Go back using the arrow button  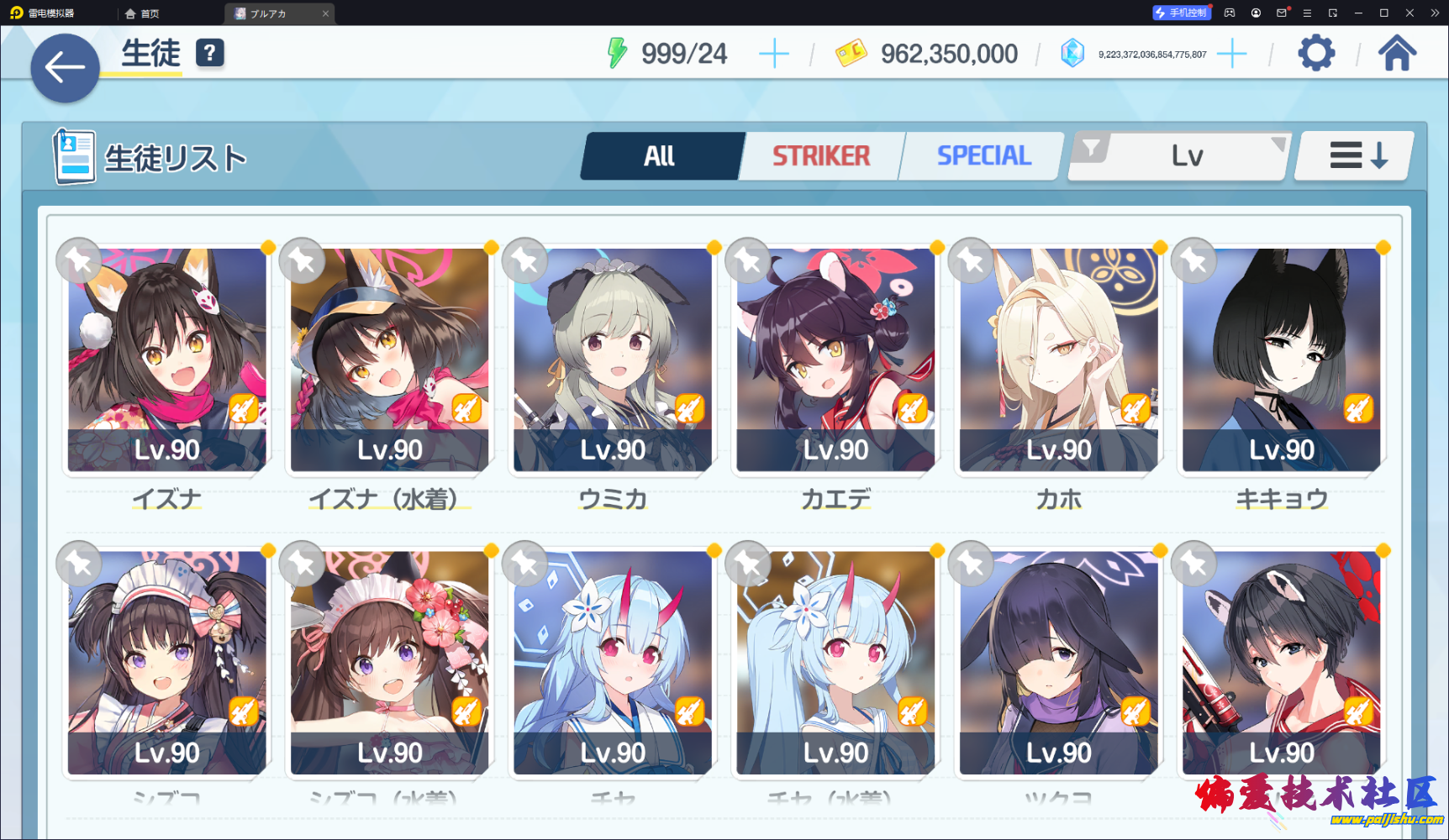(65, 68)
